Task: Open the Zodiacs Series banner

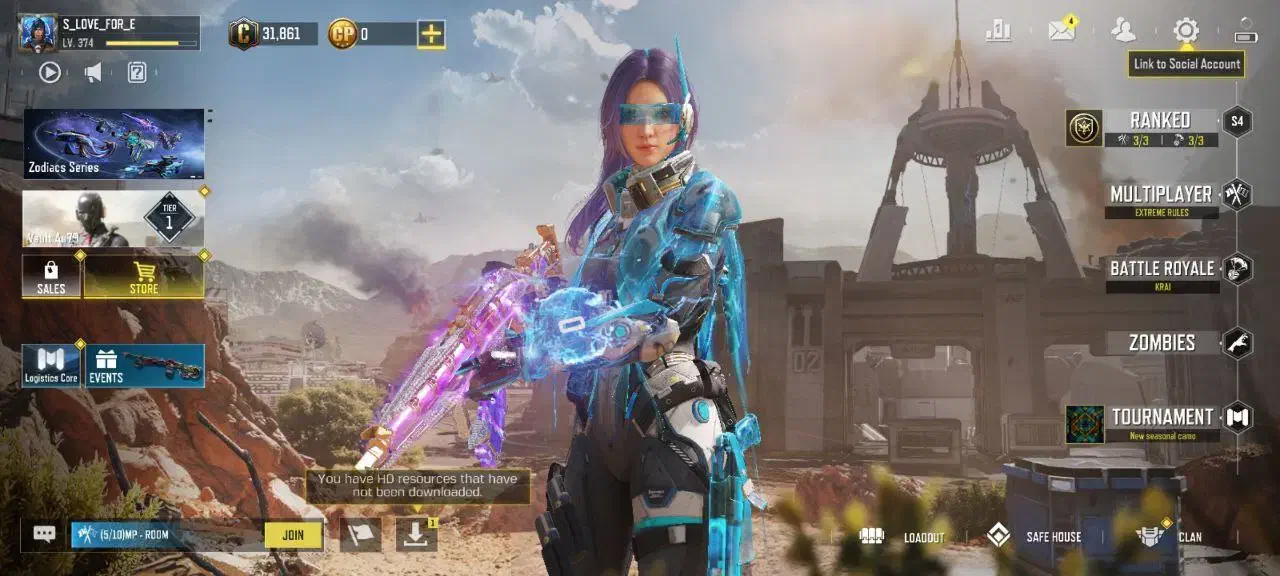Action: pos(114,144)
